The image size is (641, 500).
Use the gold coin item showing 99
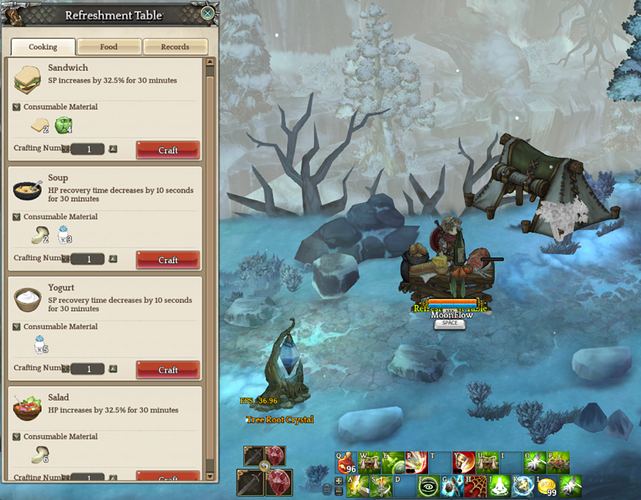pos(548,487)
